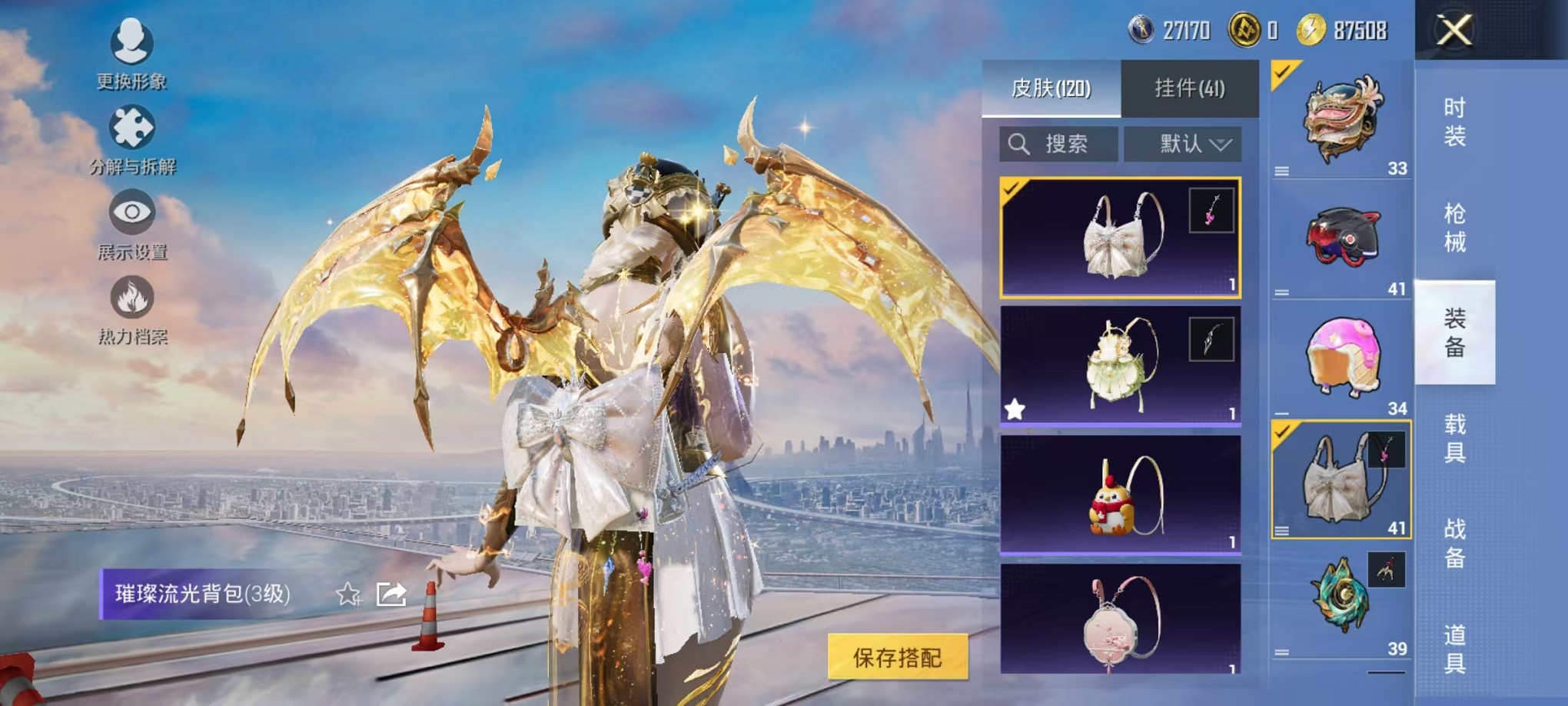This screenshot has width=1568, height=706.
Task: Open the 挂件(41) pendants tab
Action: point(1189,88)
